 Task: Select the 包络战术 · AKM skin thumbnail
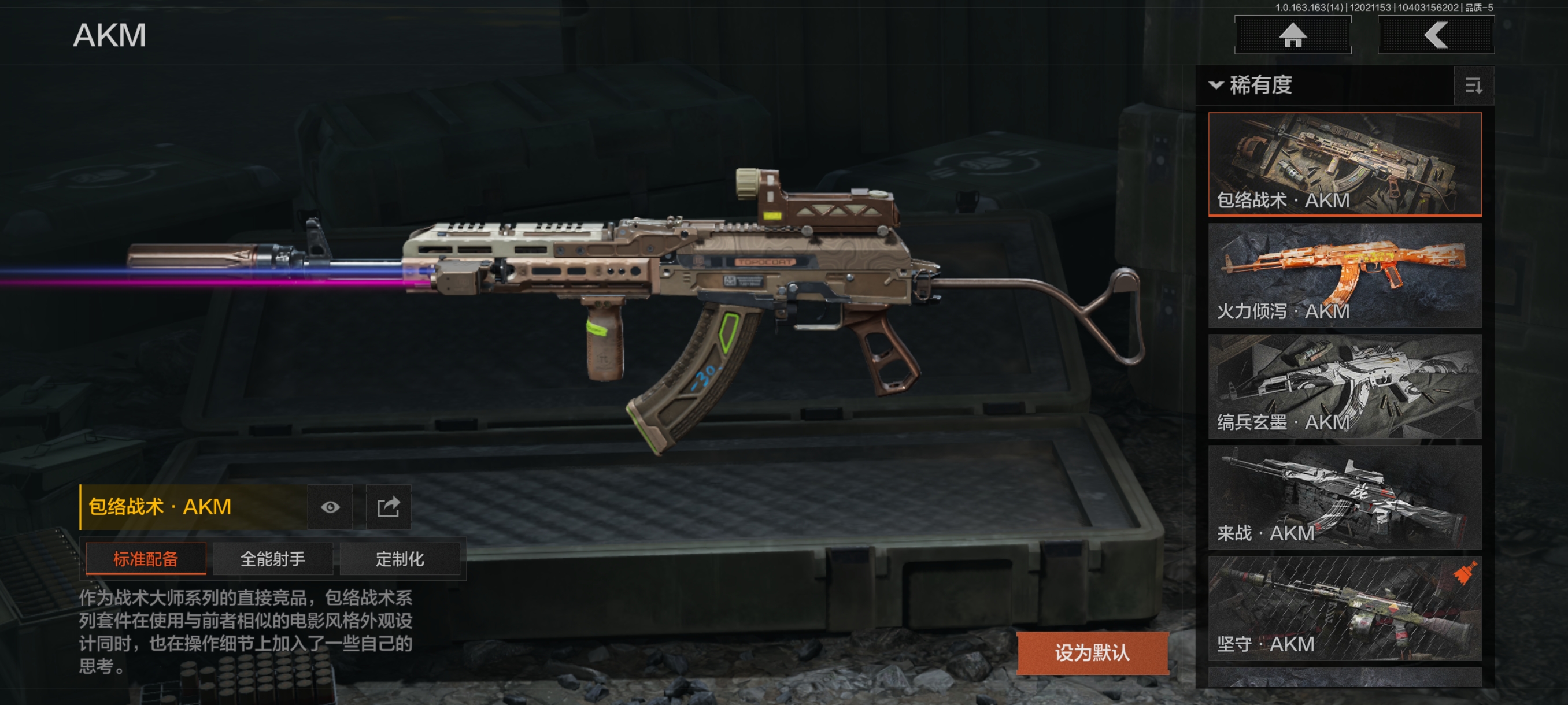pyautogui.click(x=1344, y=164)
